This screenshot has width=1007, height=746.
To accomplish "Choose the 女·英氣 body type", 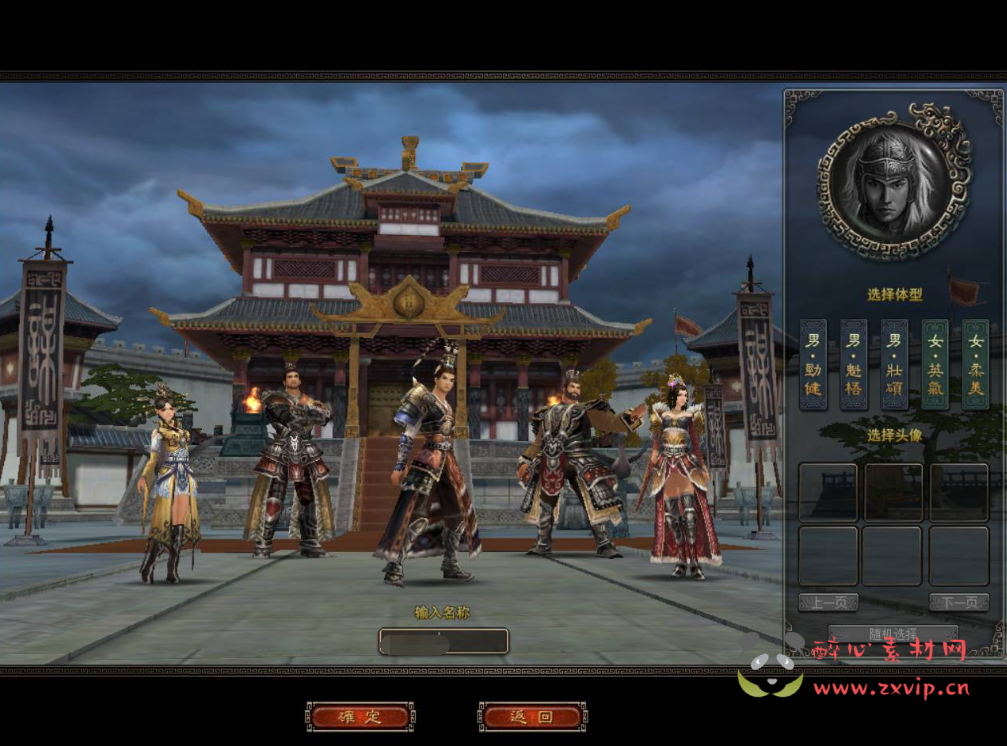I will point(935,364).
